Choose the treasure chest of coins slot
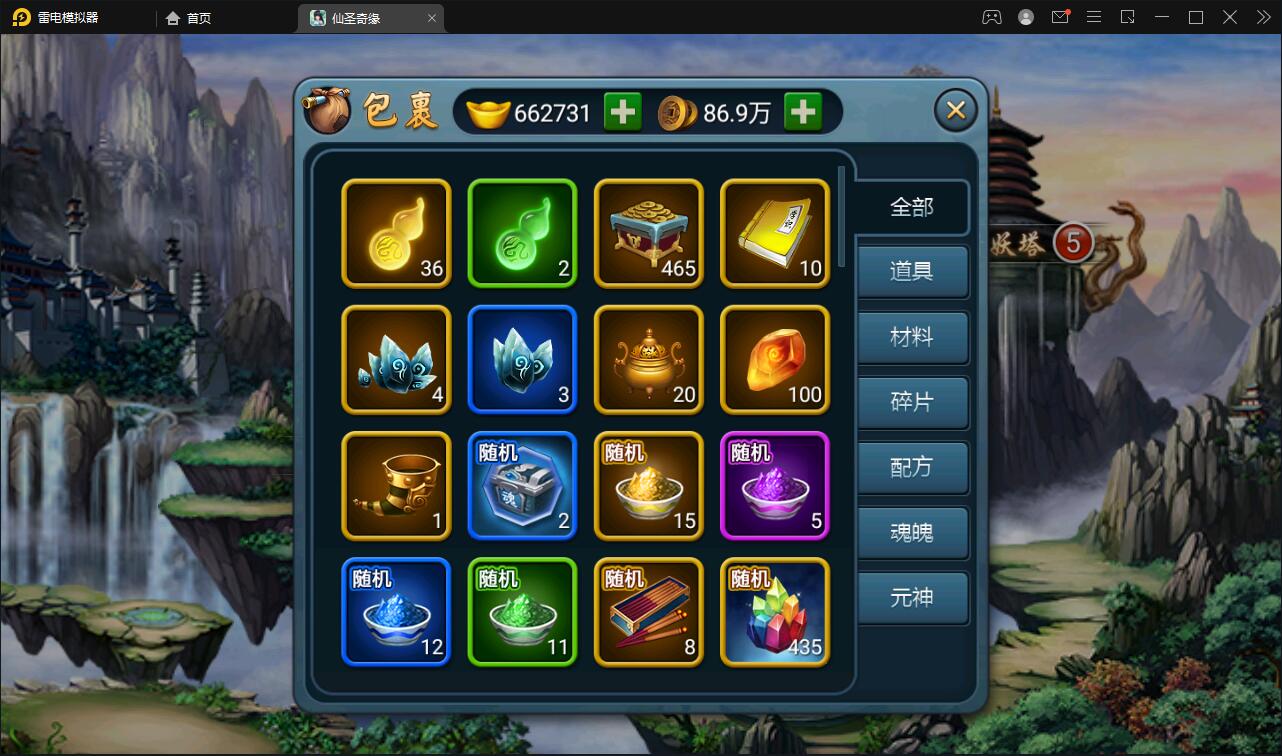 649,233
